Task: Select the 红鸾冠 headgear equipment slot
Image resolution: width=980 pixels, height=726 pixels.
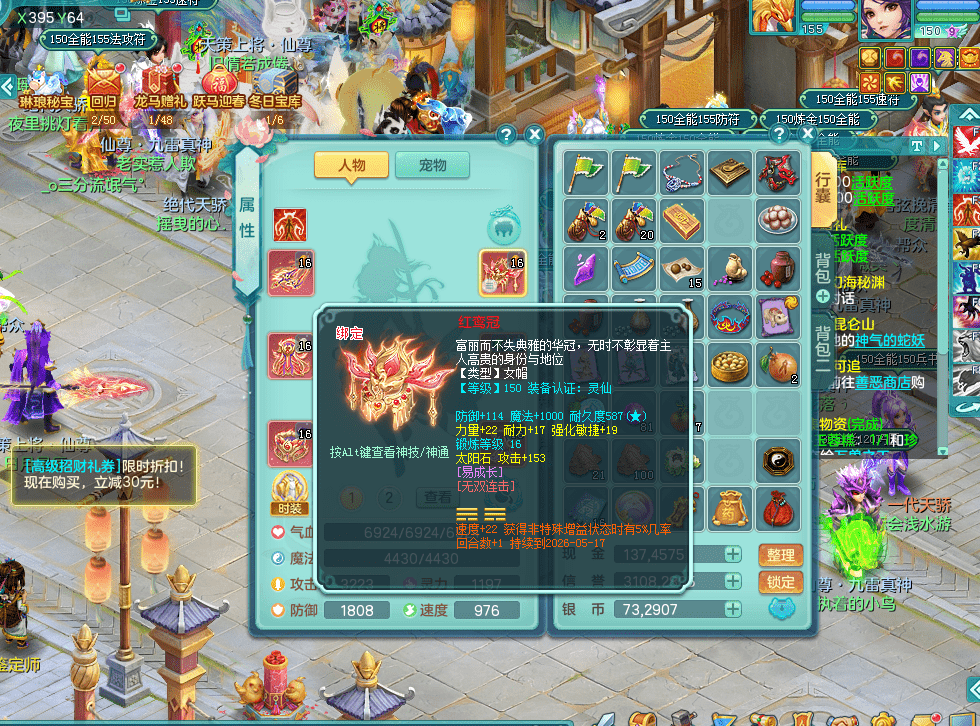Action: (503, 272)
